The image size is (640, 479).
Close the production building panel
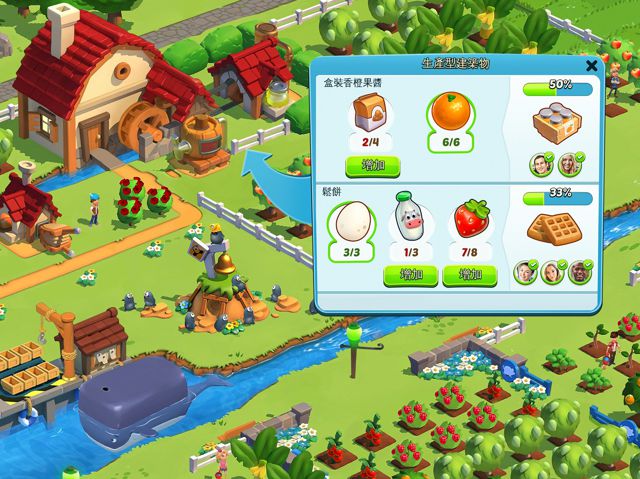(x=591, y=66)
